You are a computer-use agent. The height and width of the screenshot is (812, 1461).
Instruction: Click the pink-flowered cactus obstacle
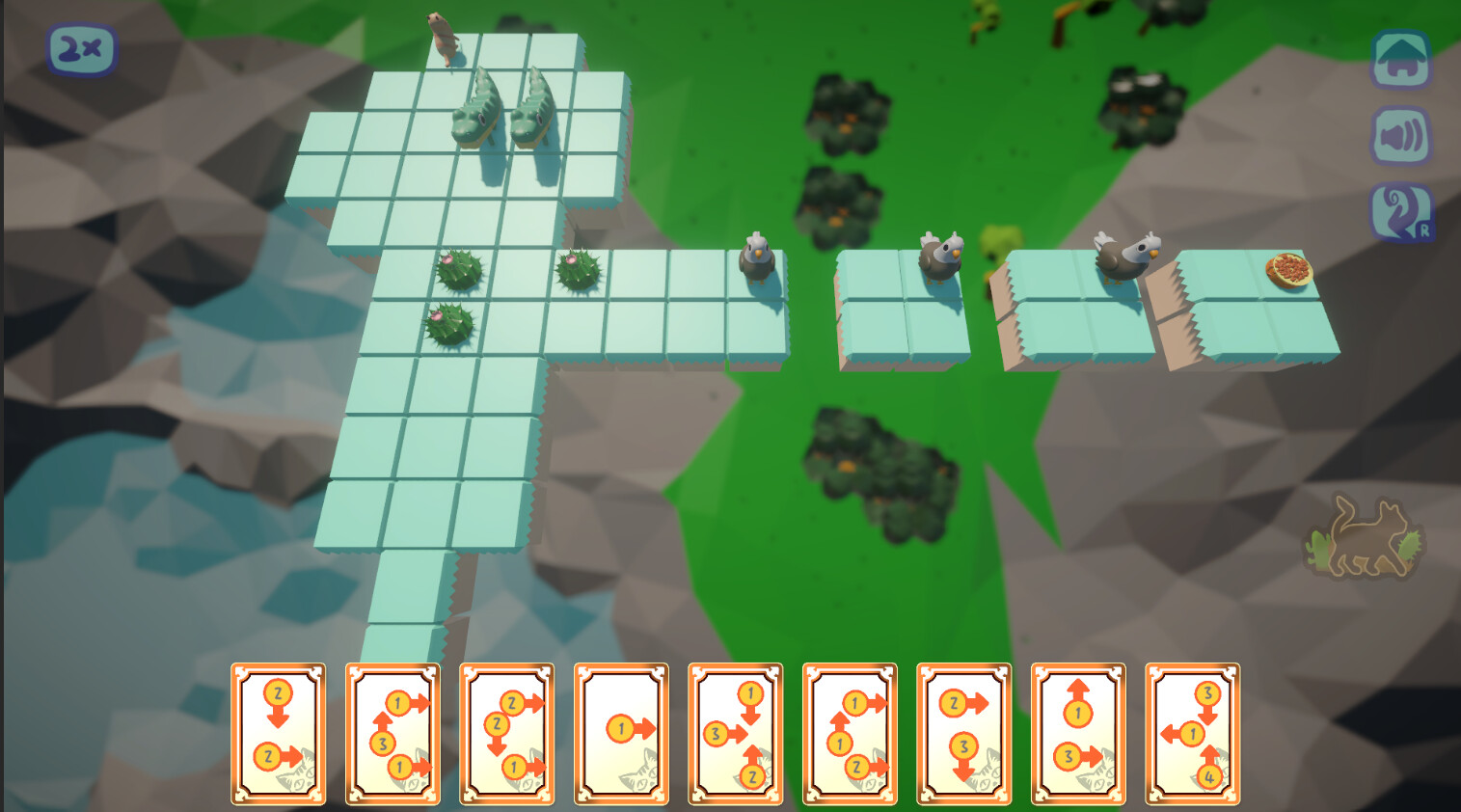pyautogui.click(x=461, y=270)
